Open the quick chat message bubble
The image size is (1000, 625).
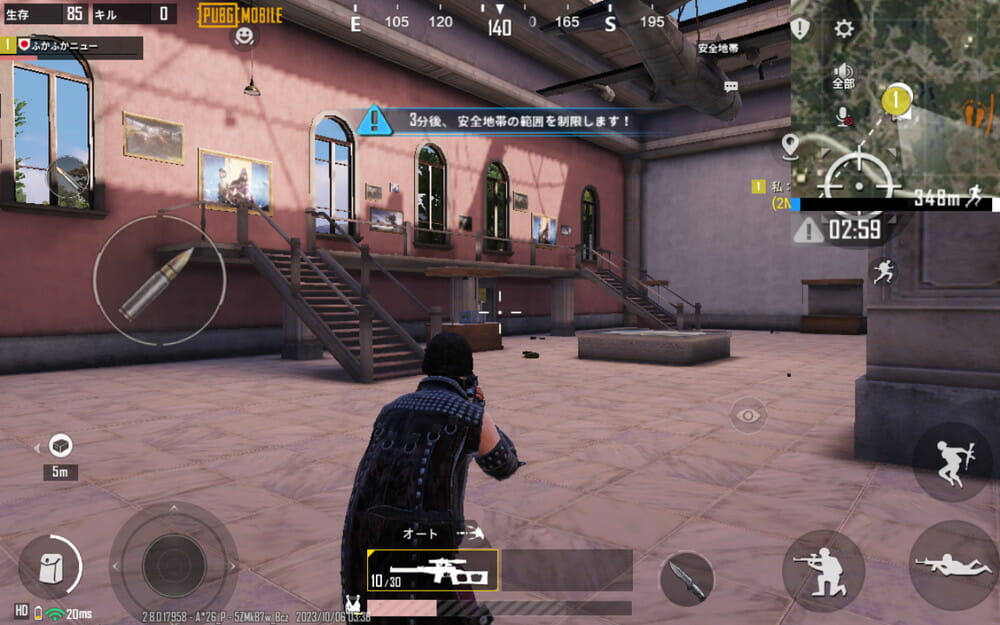click(731, 87)
